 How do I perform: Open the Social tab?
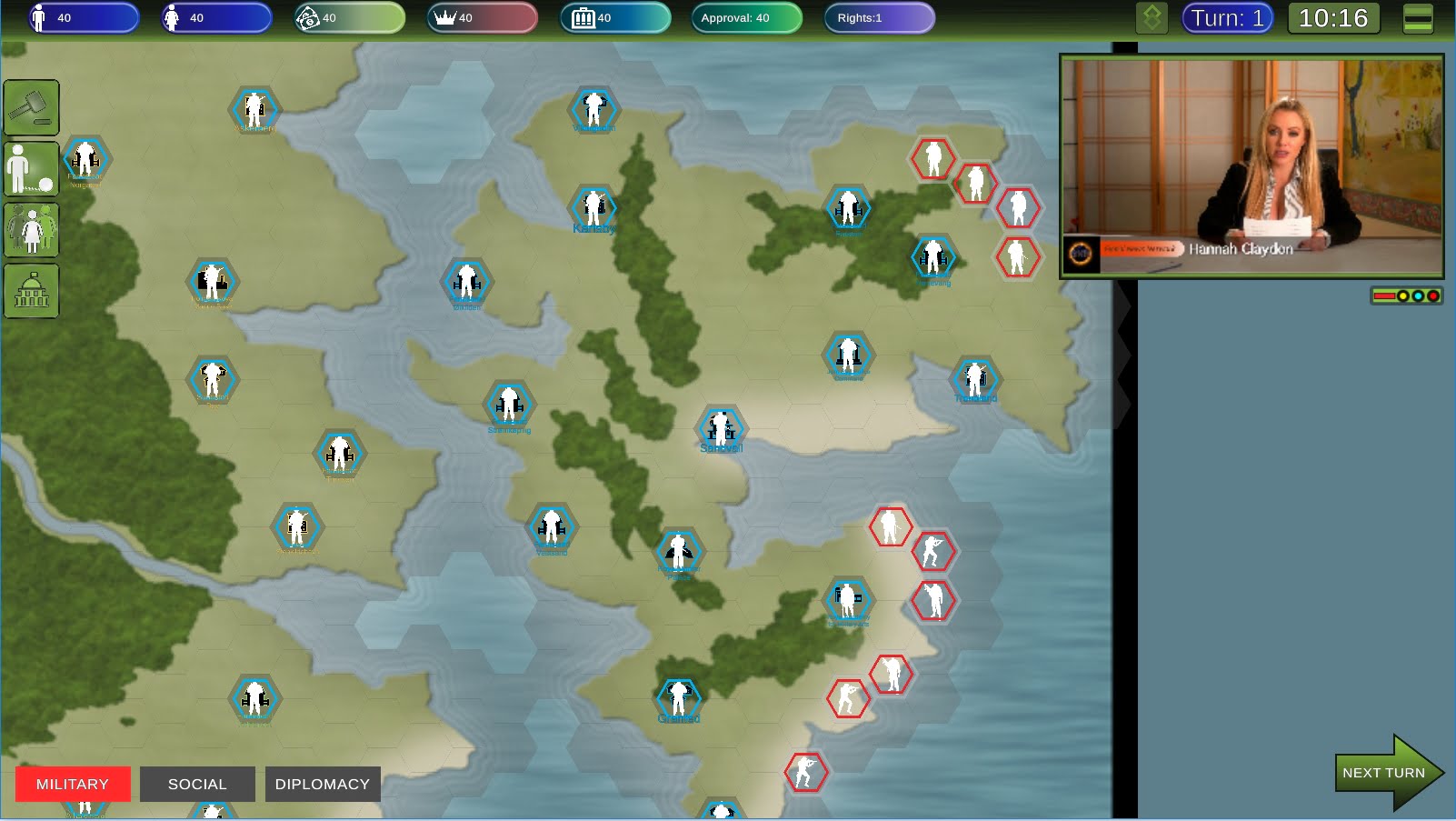tap(197, 784)
